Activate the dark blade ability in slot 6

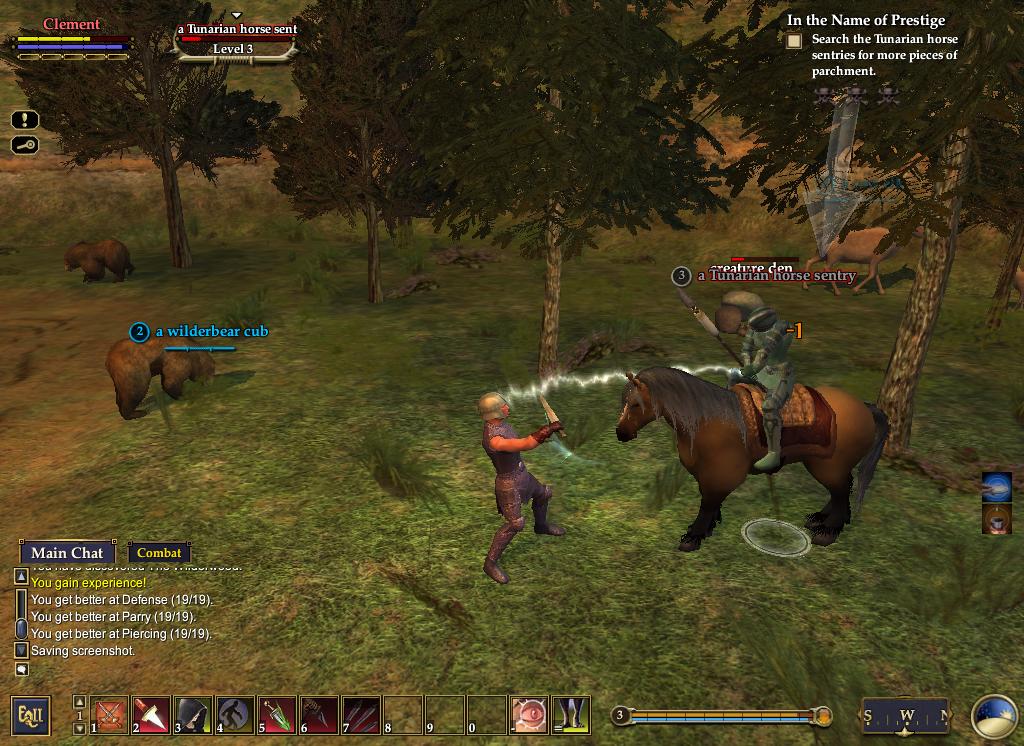pyautogui.click(x=320, y=715)
